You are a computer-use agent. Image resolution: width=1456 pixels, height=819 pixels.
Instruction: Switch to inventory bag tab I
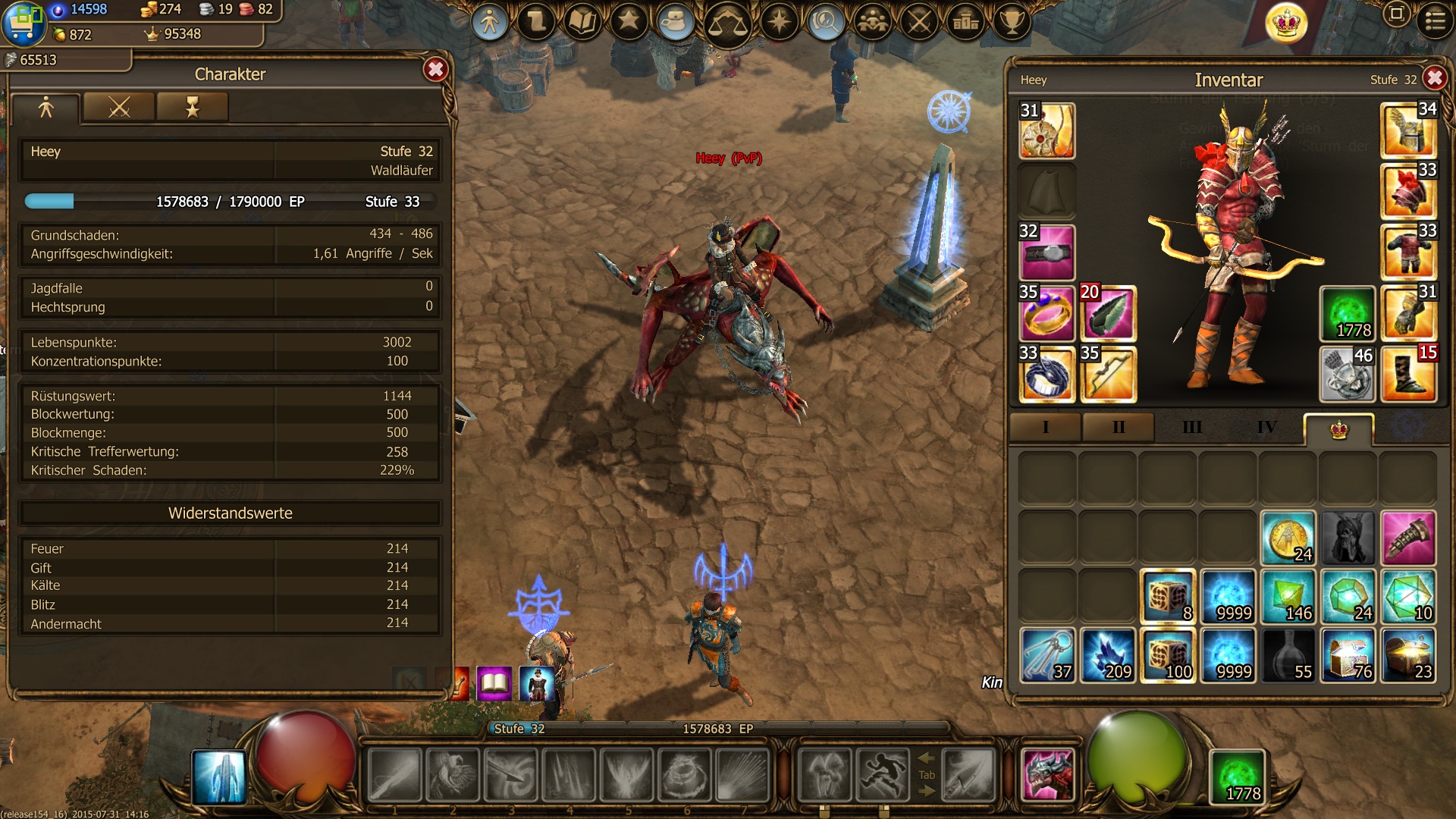[x=1046, y=428]
